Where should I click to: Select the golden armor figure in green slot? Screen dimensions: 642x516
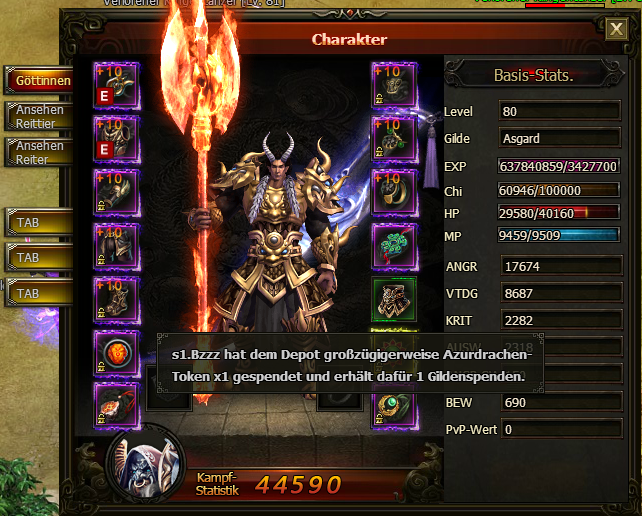pos(395,298)
